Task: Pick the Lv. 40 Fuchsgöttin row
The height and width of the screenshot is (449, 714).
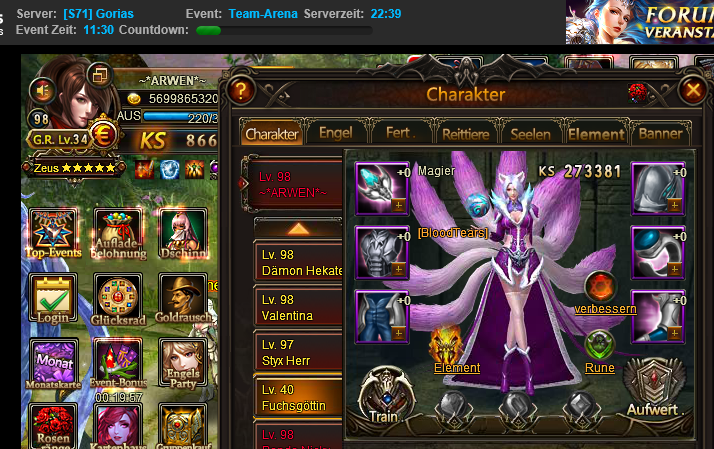Action: (298, 399)
